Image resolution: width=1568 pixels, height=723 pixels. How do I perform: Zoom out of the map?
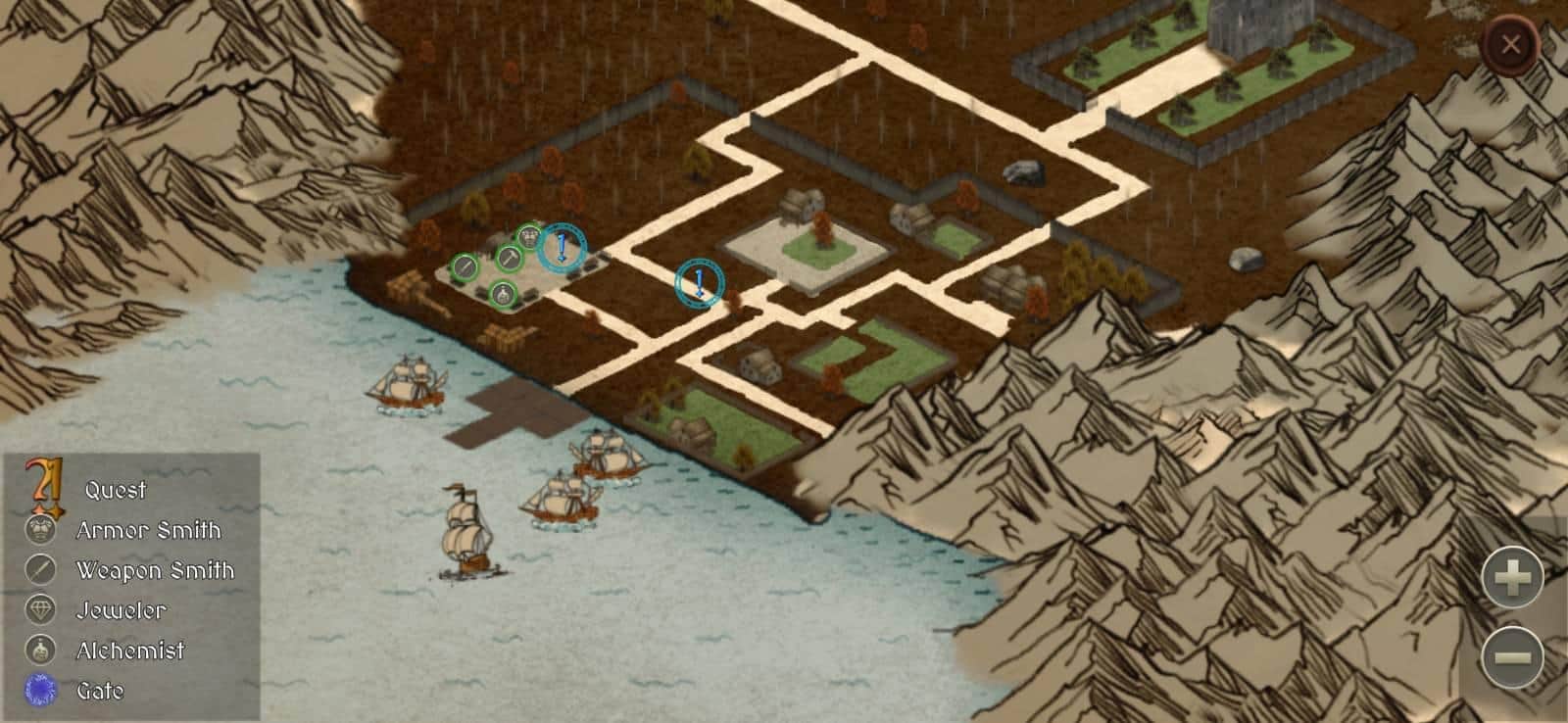coord(1512,655)
